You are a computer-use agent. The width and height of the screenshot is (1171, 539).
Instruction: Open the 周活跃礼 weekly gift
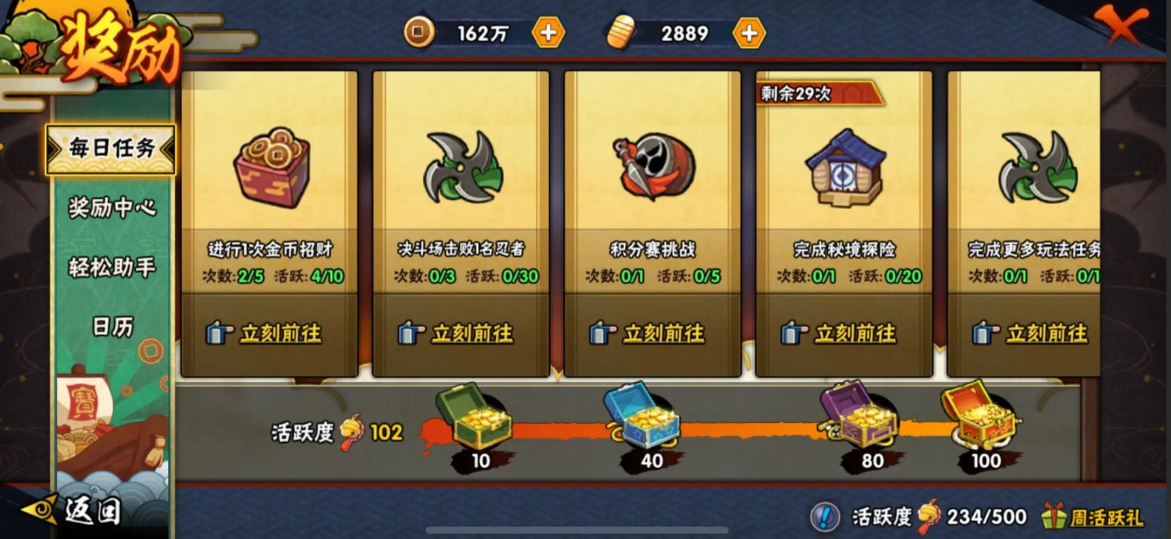tap(1093, 516)
